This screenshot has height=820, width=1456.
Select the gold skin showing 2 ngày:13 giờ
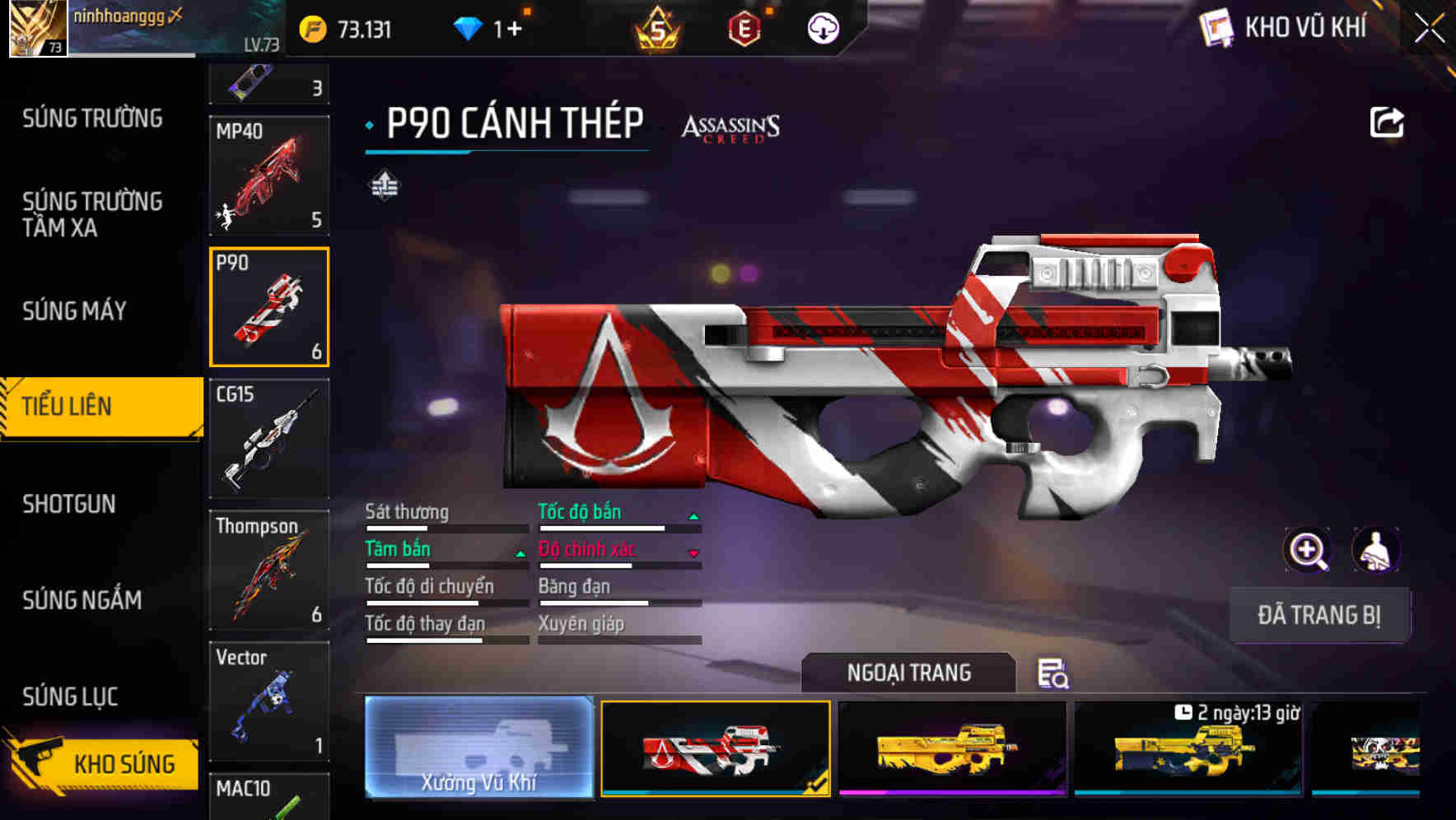point(1190,749)
